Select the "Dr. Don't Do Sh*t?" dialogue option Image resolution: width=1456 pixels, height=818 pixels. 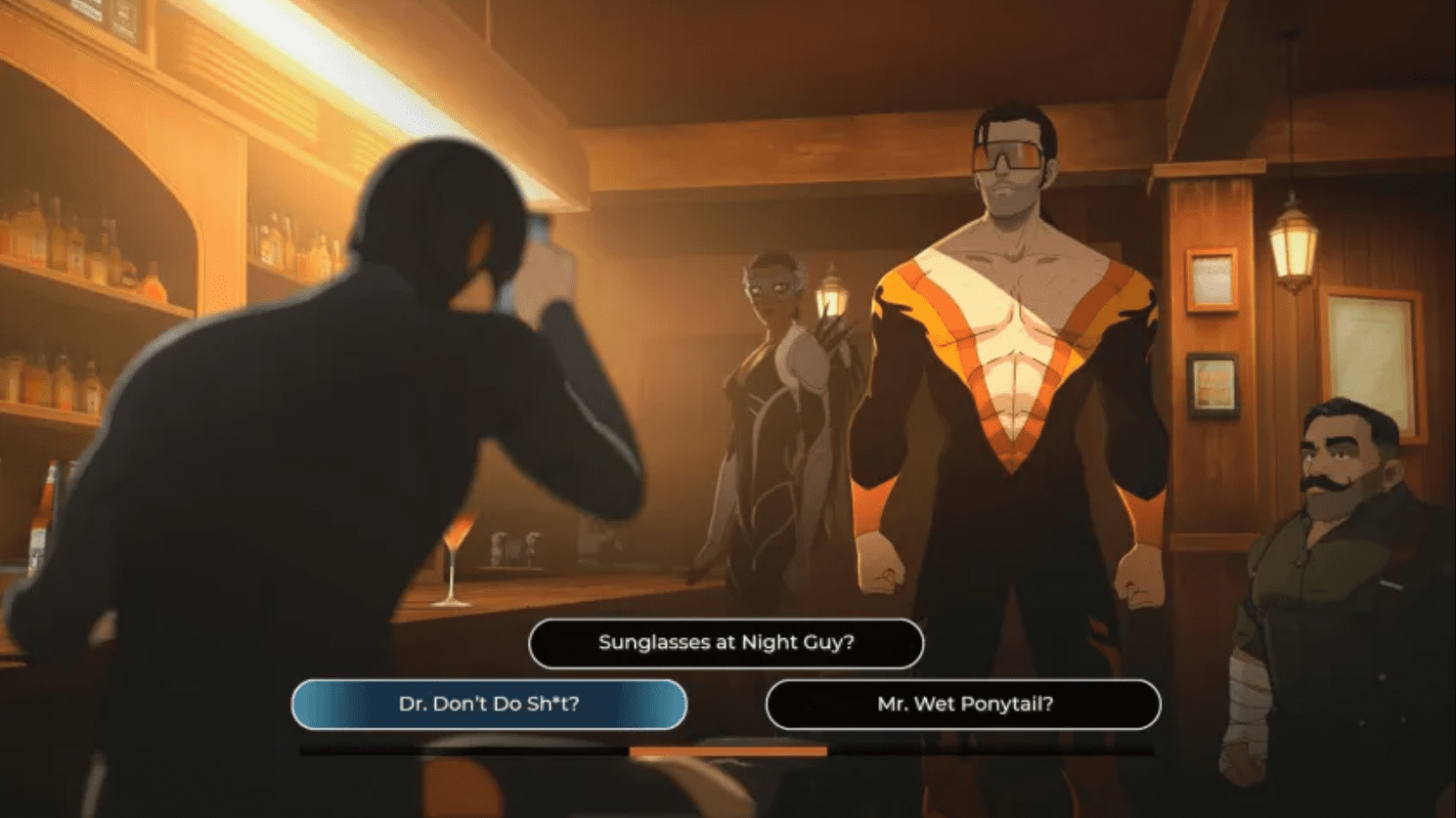point(488,704)
